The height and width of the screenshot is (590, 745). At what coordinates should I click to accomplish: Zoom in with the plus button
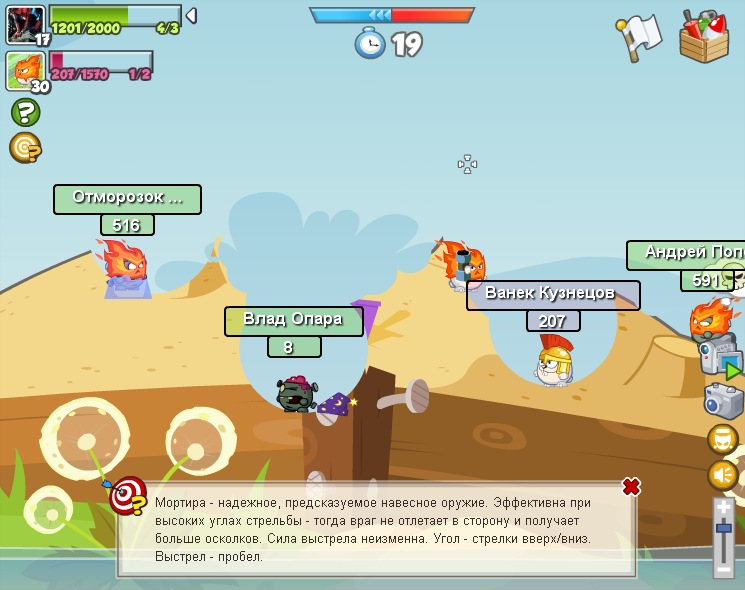pyautogui.click(x=724, y=507)
